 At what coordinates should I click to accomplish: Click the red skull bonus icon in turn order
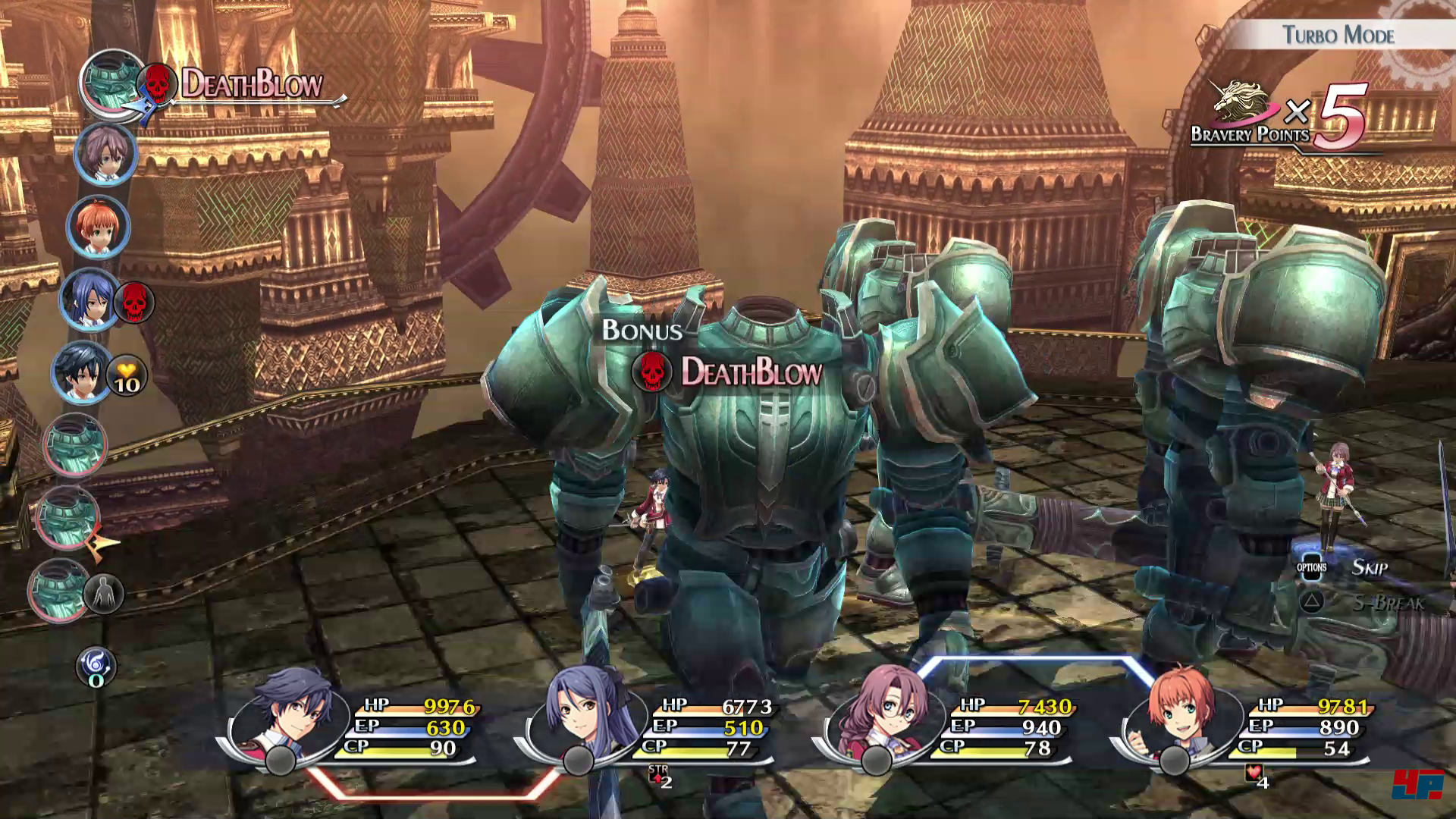click(x=134, y=302)
